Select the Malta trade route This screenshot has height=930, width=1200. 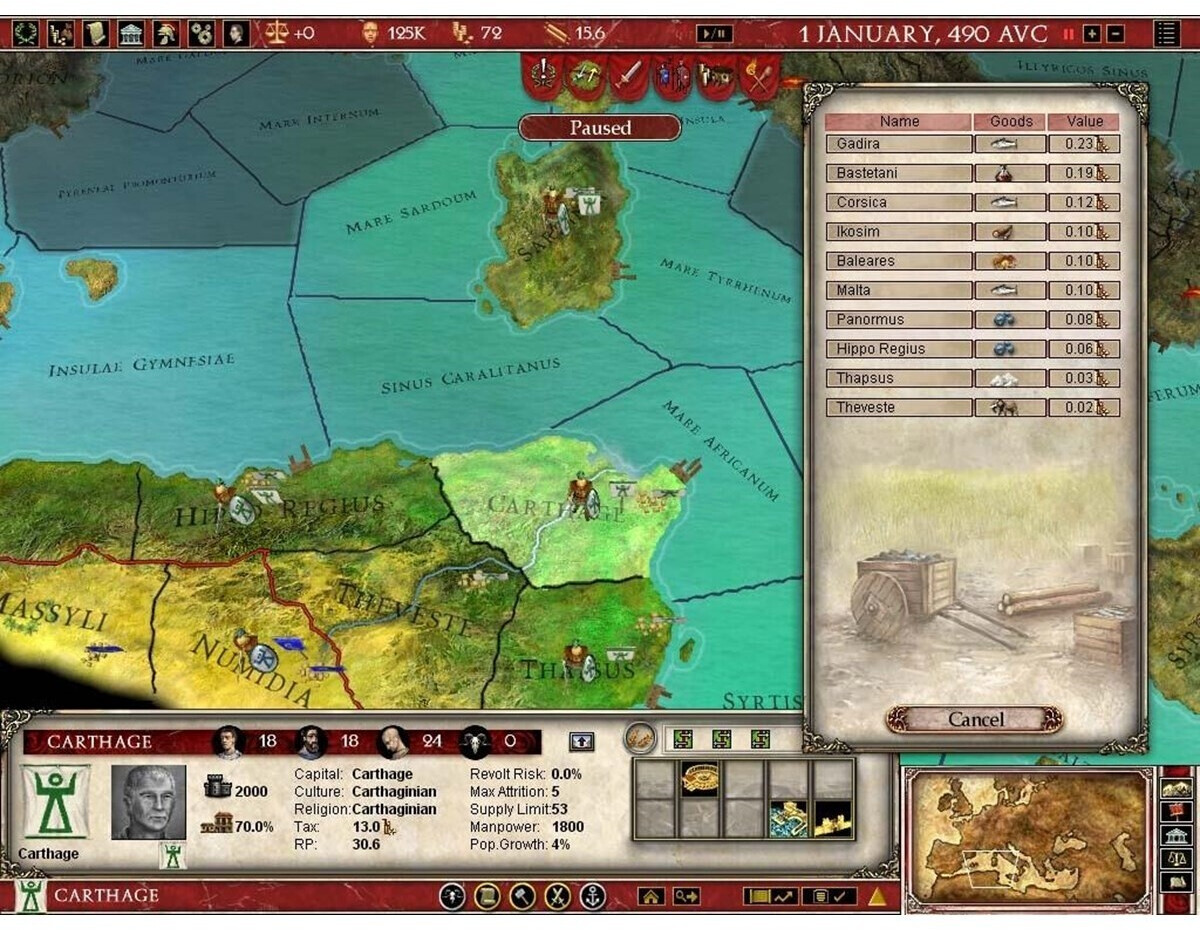899,290
